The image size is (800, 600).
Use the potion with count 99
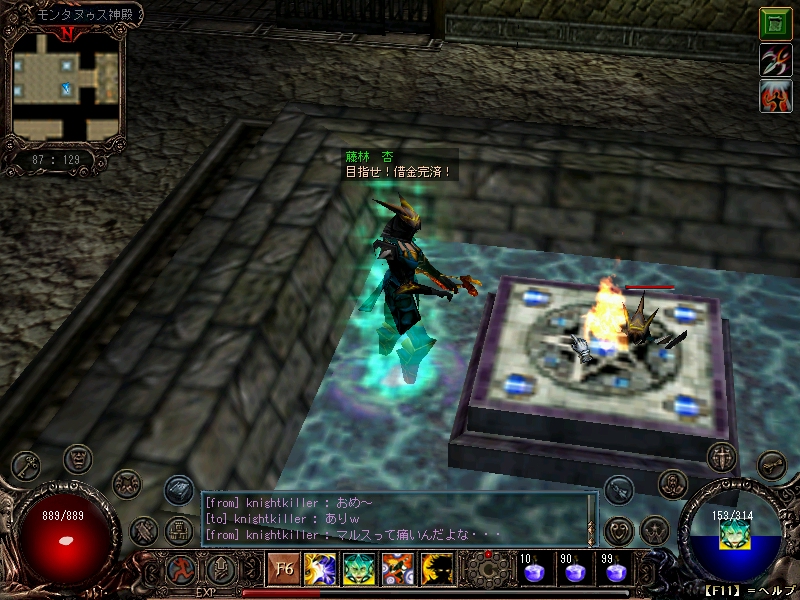(x=613, y=570)
